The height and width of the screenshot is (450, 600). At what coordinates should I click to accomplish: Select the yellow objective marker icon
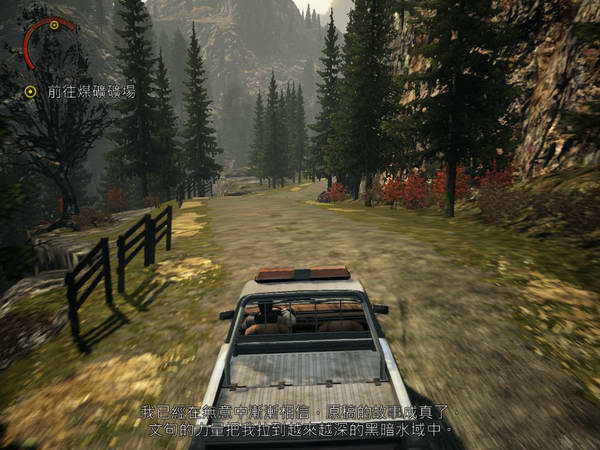(31, 91)
